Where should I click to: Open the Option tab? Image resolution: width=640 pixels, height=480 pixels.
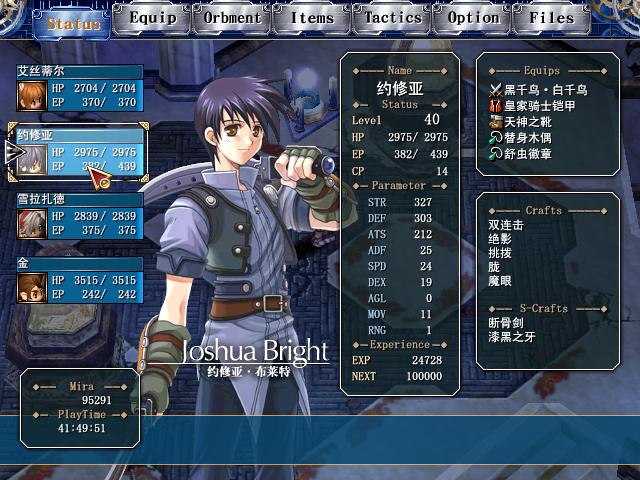tap(473, 18)
